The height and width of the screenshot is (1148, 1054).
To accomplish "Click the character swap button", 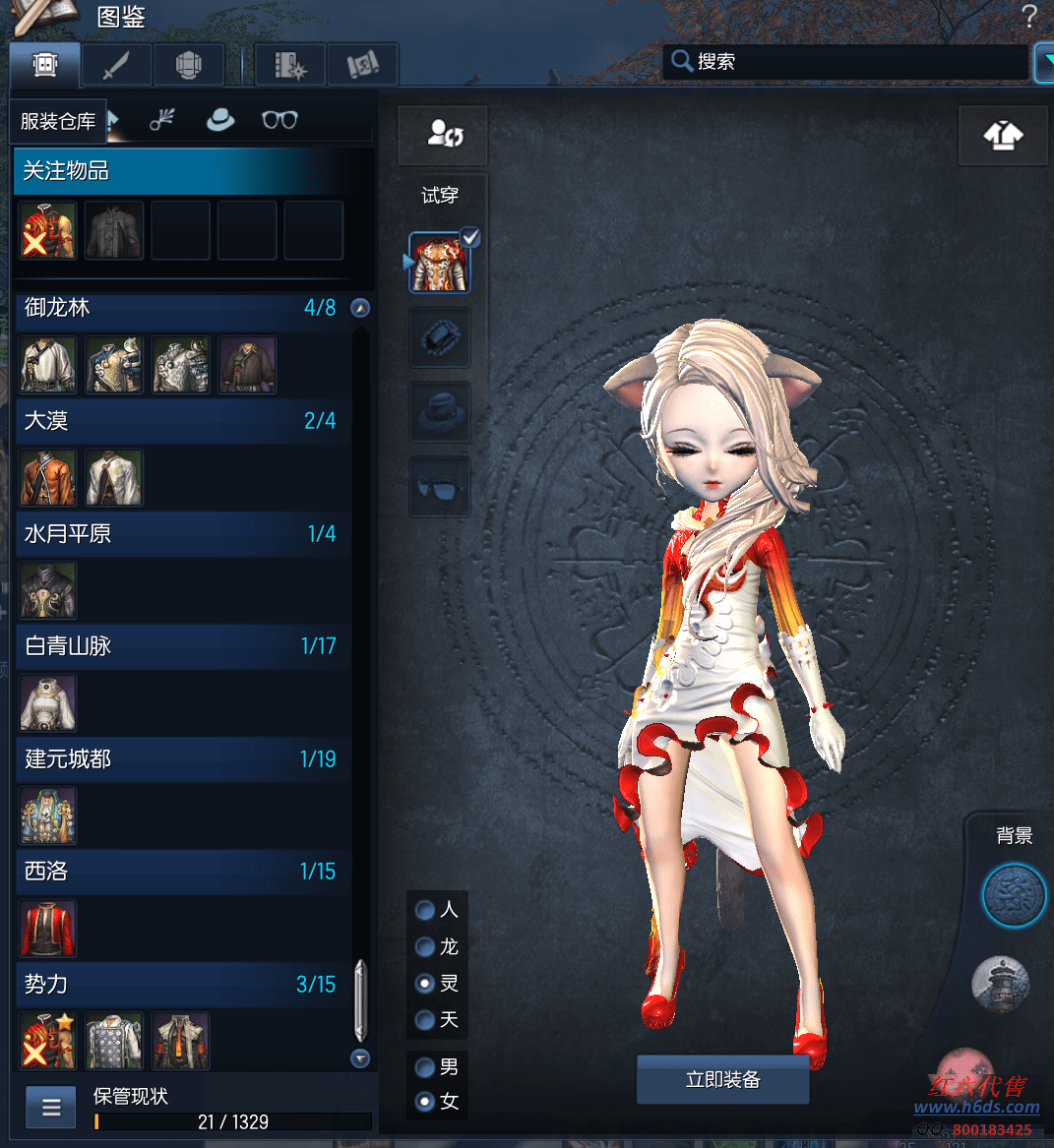I will click(443, 135).
